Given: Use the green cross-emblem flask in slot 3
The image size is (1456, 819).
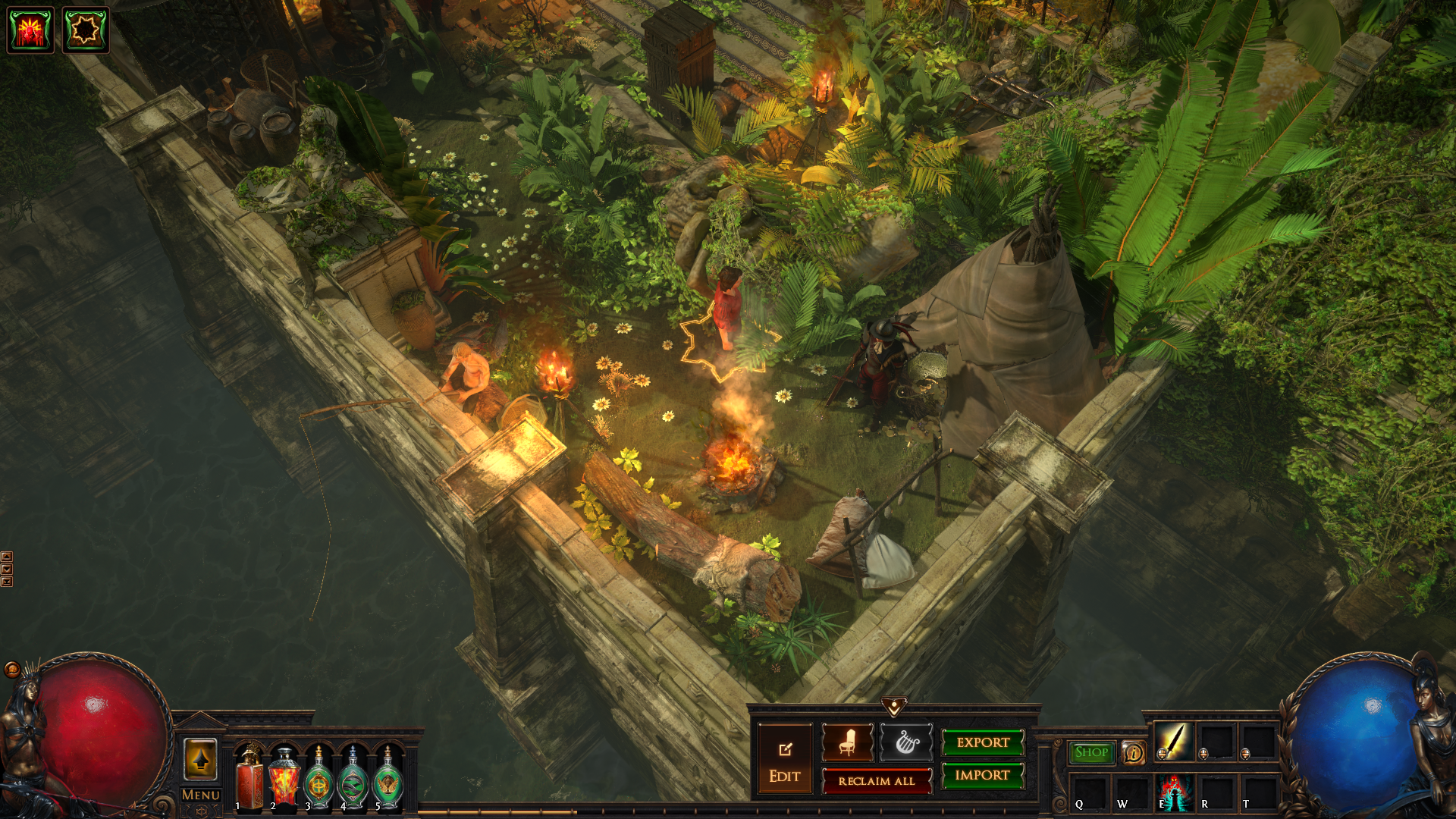Looking at the screenshot, I should [x=319, y=780].
